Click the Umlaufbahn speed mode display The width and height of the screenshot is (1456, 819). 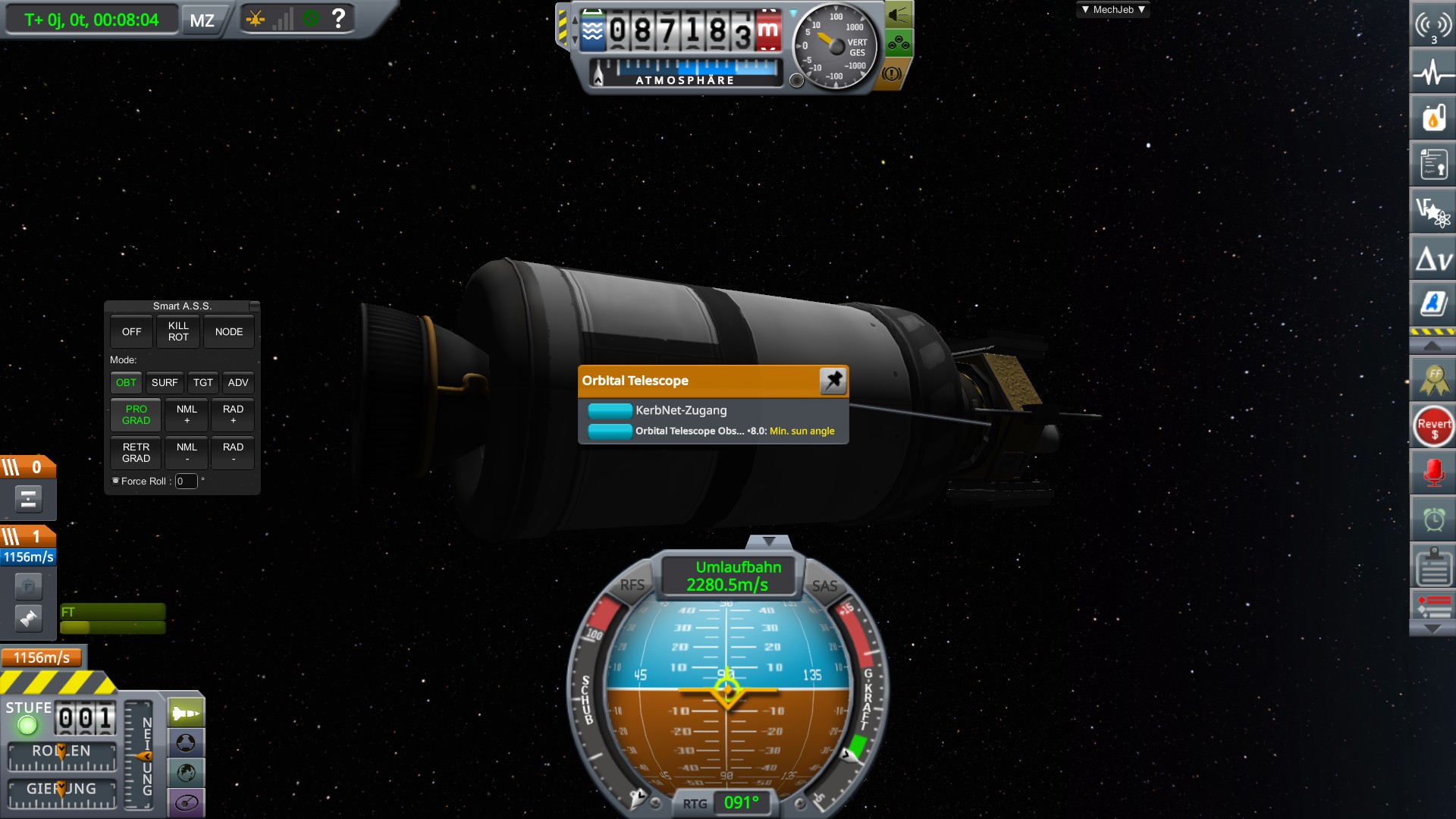pyautogui.click(x=728, y=576)
